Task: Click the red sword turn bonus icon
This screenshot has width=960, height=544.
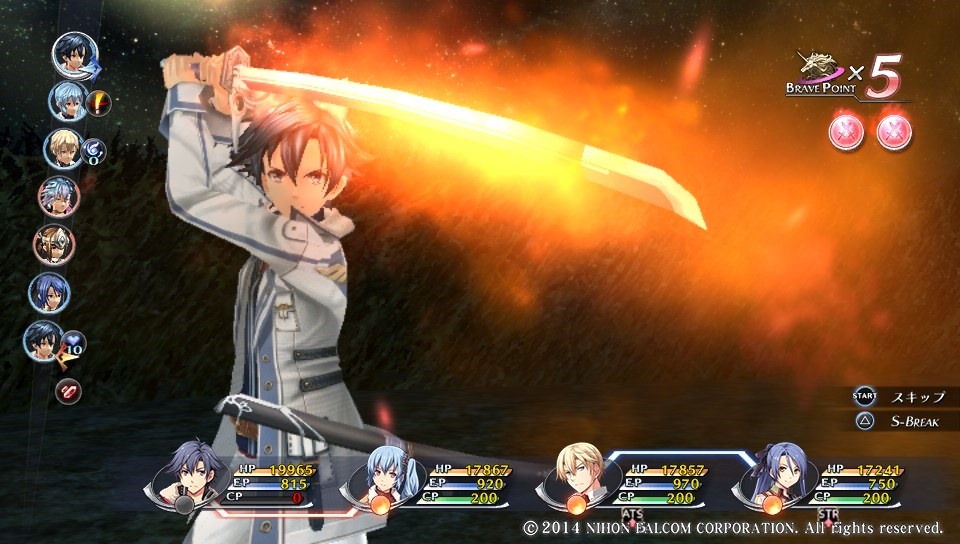Action: [99, 101]
